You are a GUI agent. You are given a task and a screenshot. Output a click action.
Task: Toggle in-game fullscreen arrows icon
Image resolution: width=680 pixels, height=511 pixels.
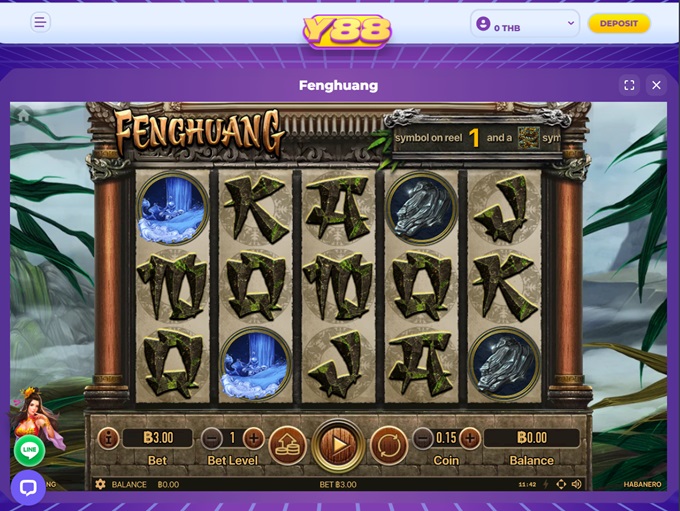[560, 484]
